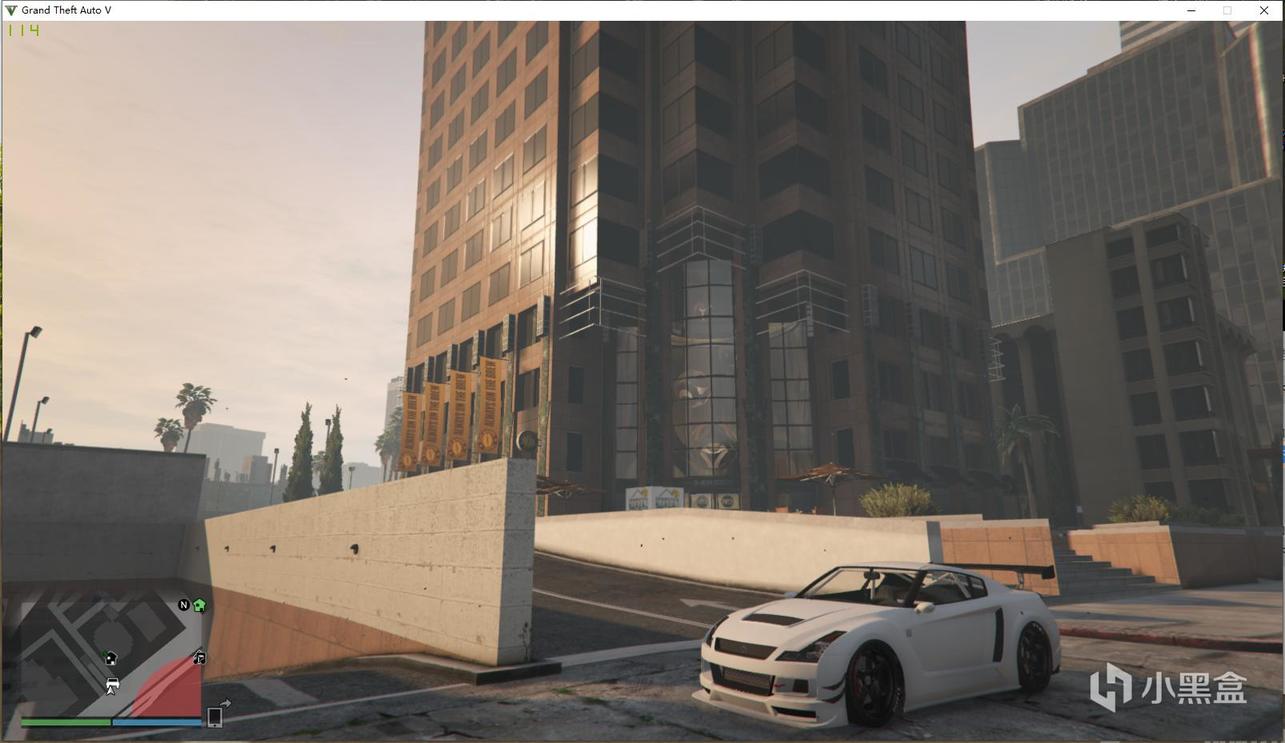Minimize the Grand Theft Auto V window
The height and width of the screenshot is (743, 1285).
[1191, 10]
